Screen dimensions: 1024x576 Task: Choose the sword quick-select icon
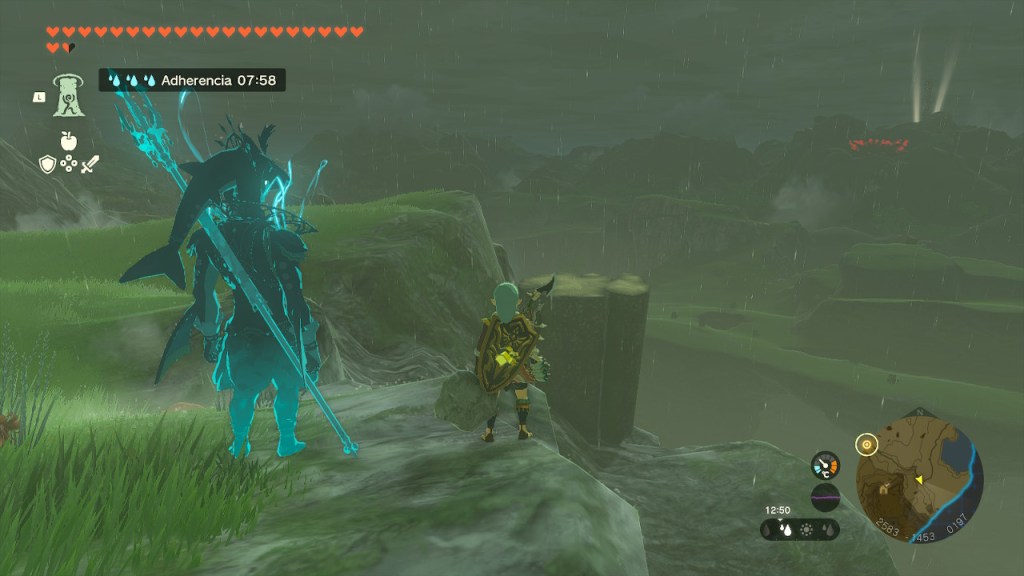coord(90,164)
